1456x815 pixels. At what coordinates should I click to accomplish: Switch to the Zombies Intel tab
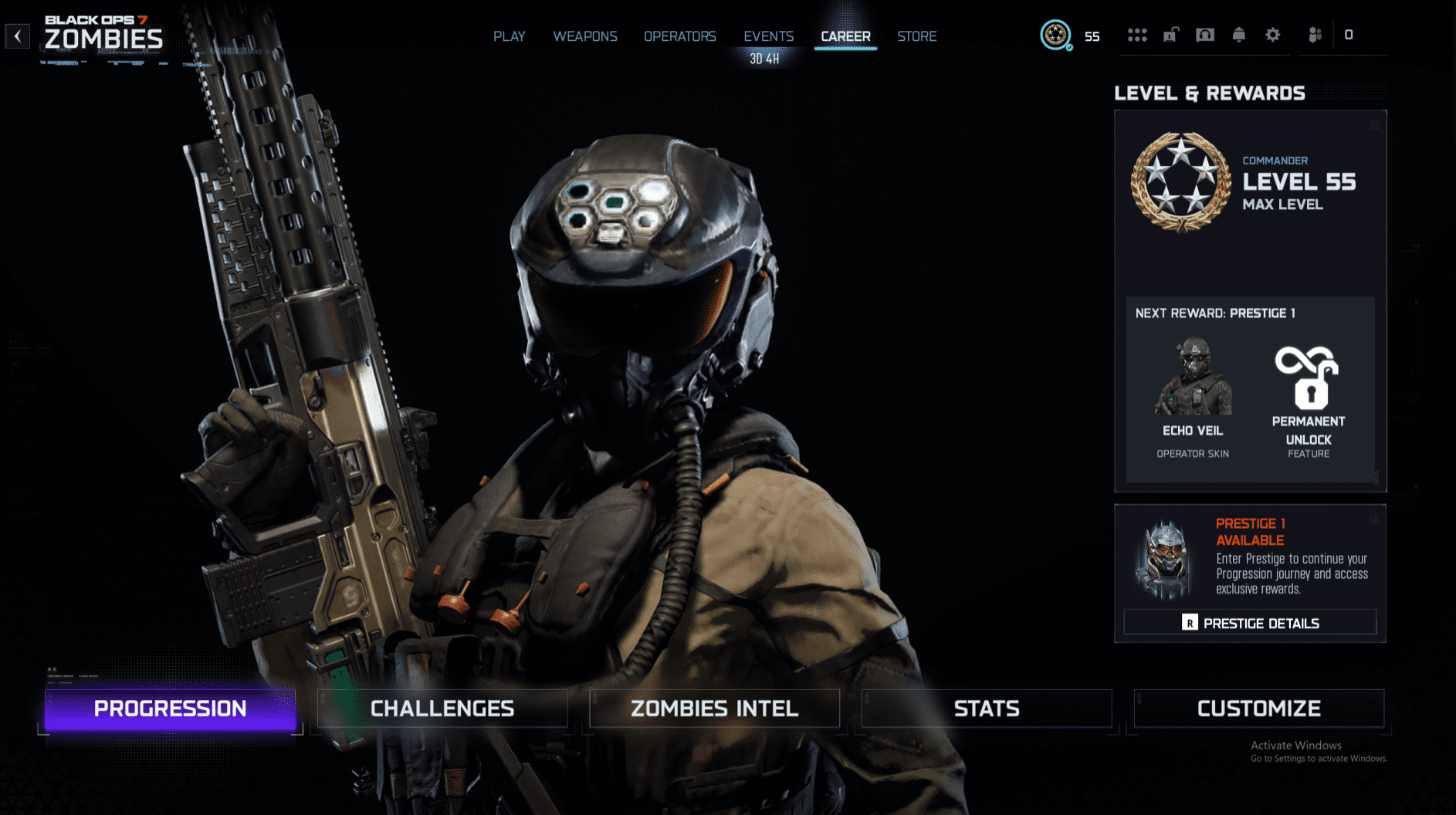[x=714, y=708]
